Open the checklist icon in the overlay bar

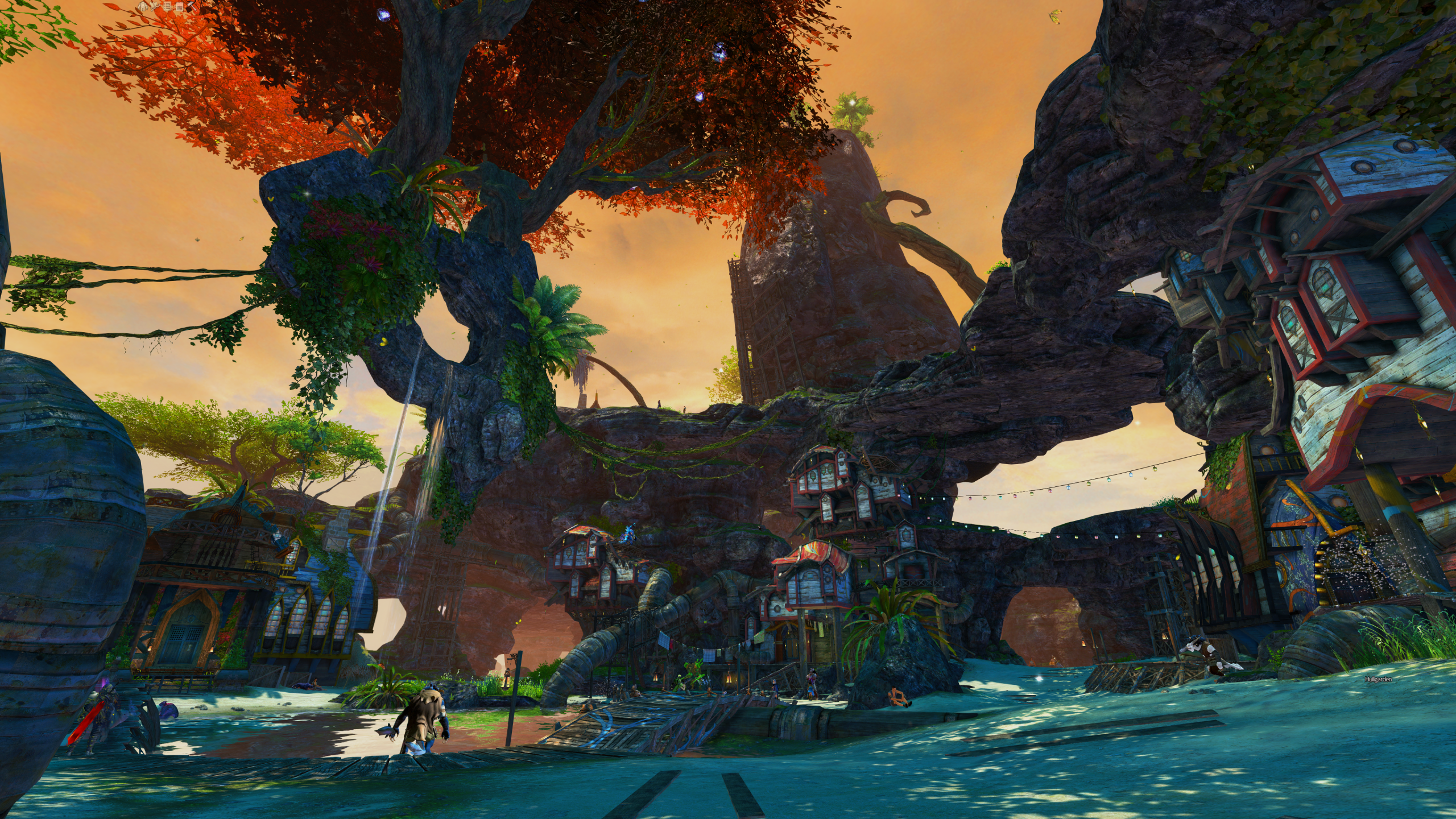tap(167, 7)
